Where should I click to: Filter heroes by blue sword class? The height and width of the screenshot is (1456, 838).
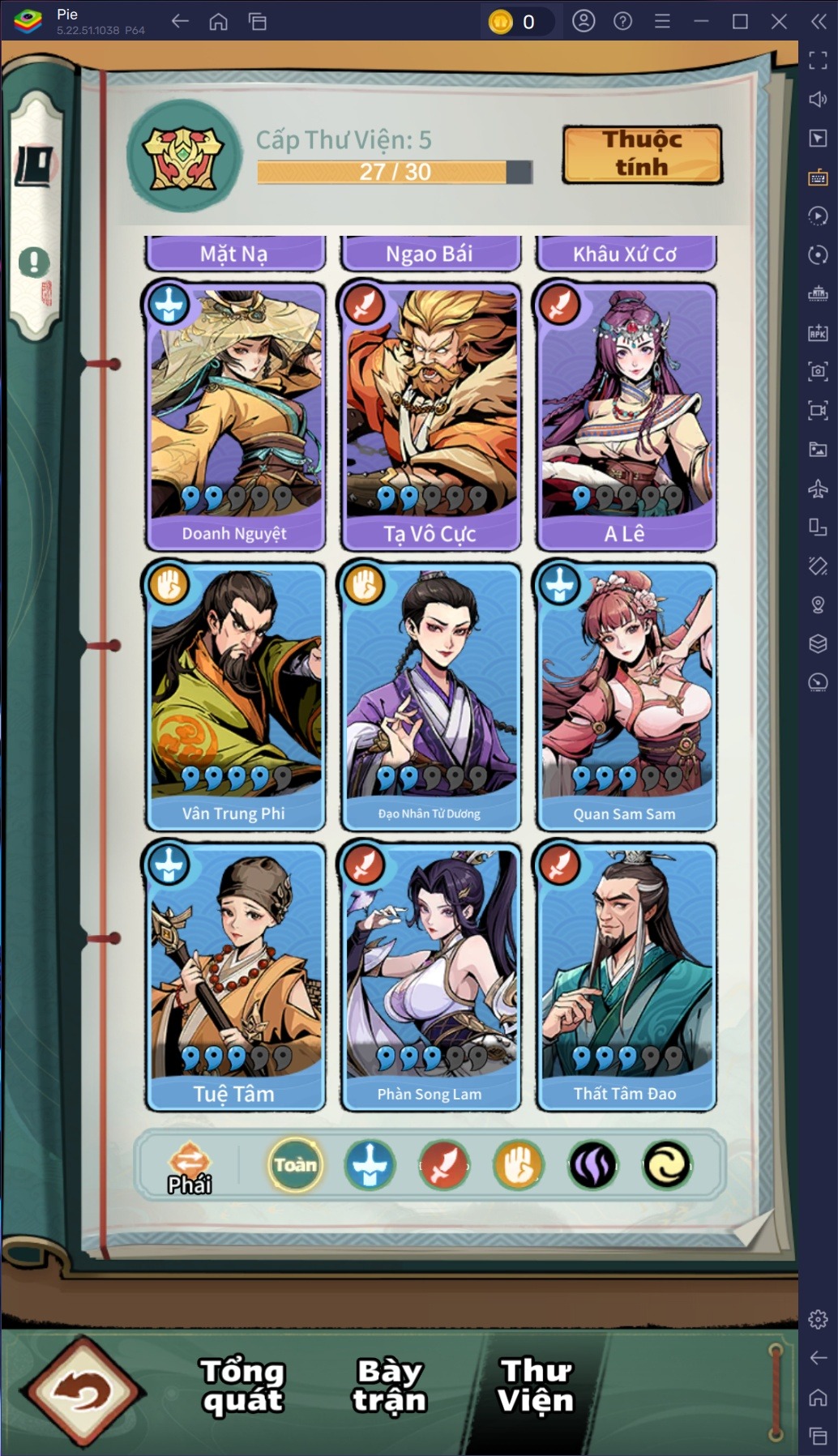[370, 1165]
